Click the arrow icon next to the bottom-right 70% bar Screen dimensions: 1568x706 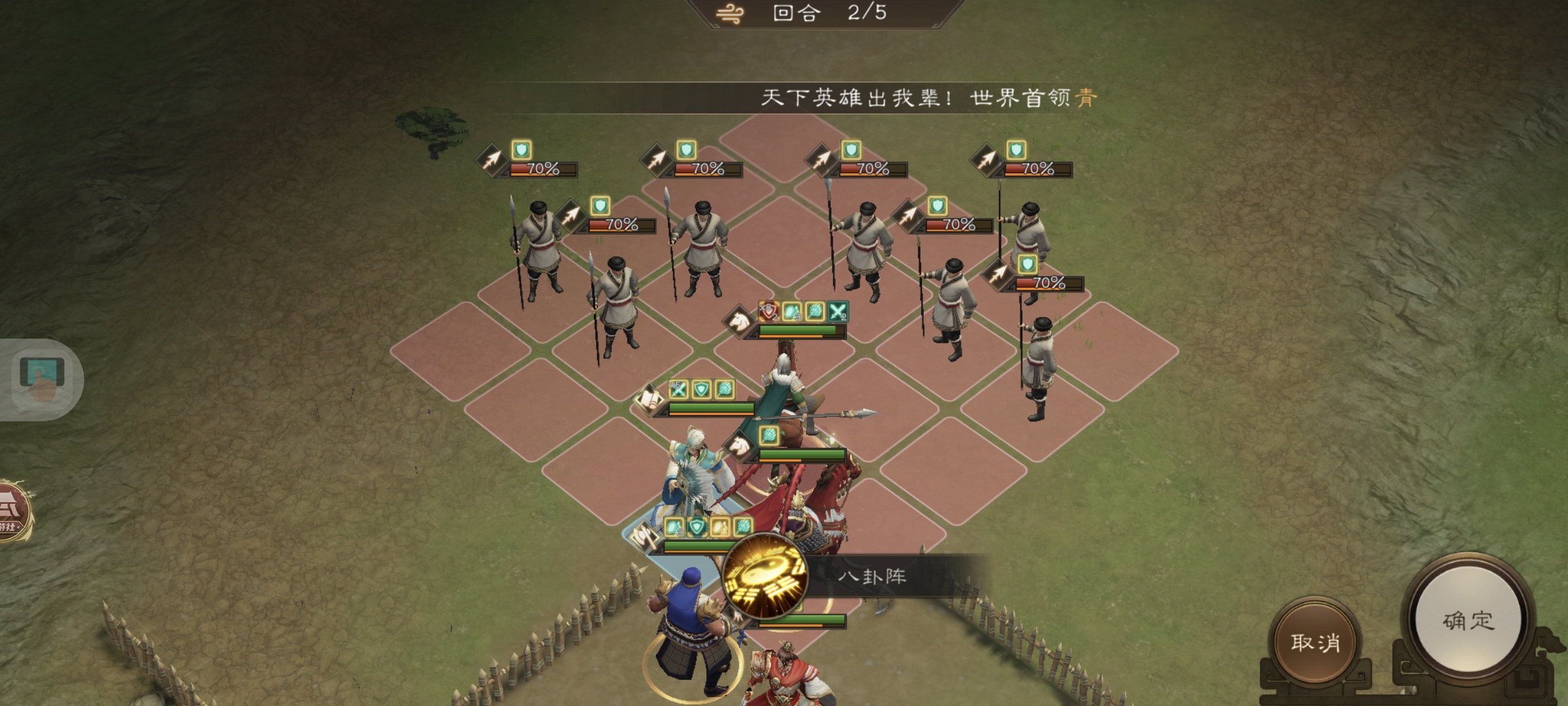998,276
